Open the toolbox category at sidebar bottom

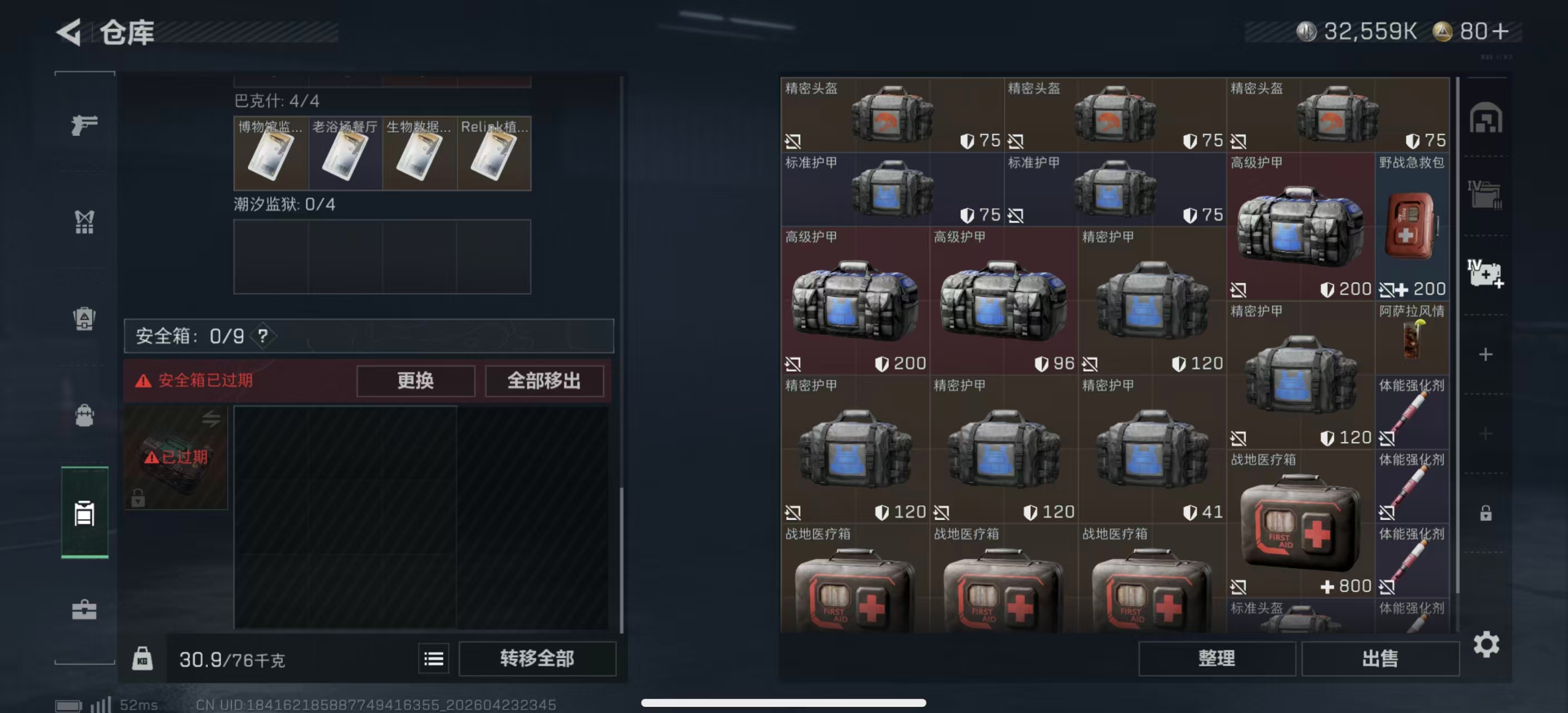click(x=84, y=609)
